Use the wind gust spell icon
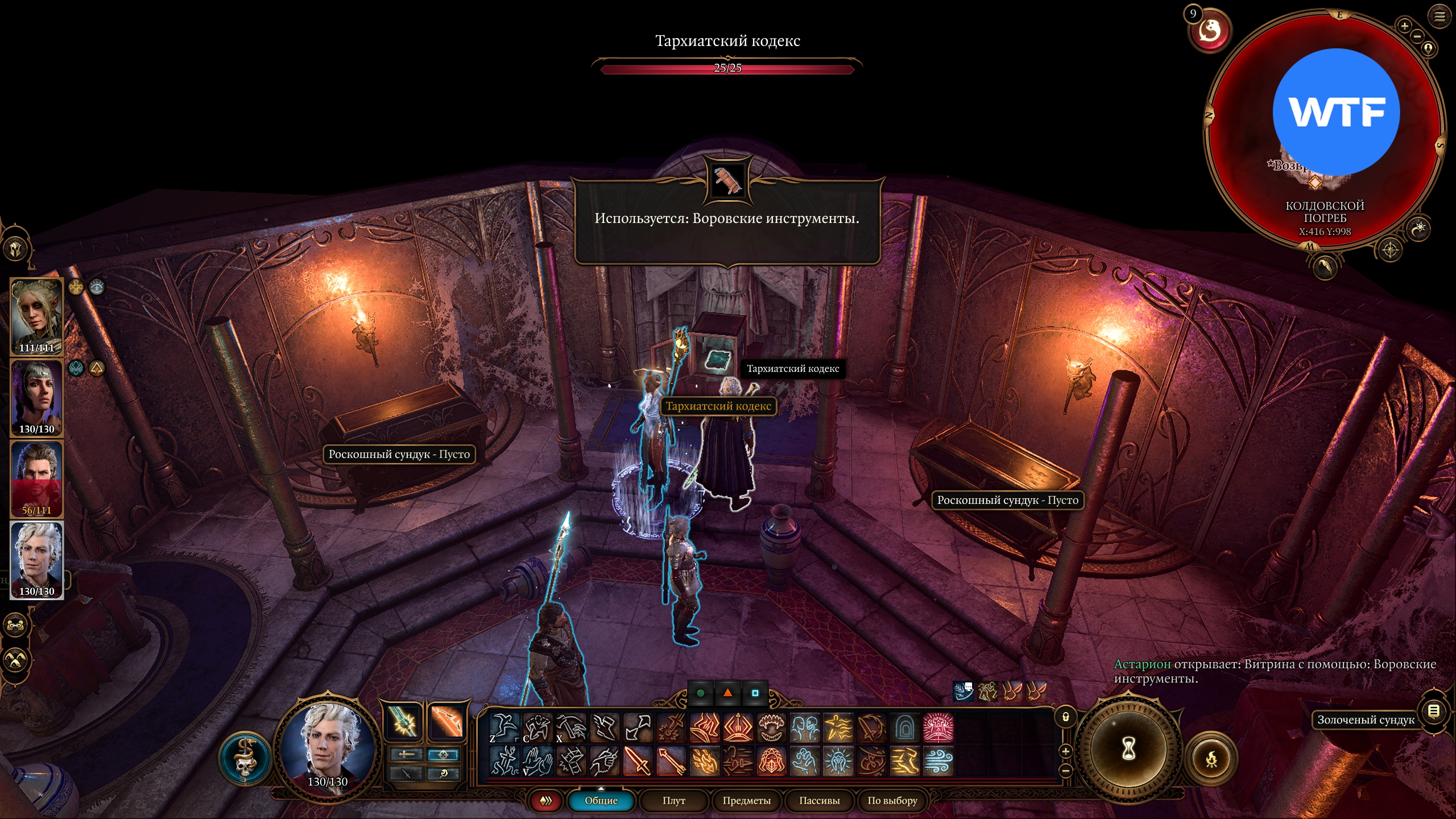This screenshot has width=1456, height=819. [x=938, y=761]
